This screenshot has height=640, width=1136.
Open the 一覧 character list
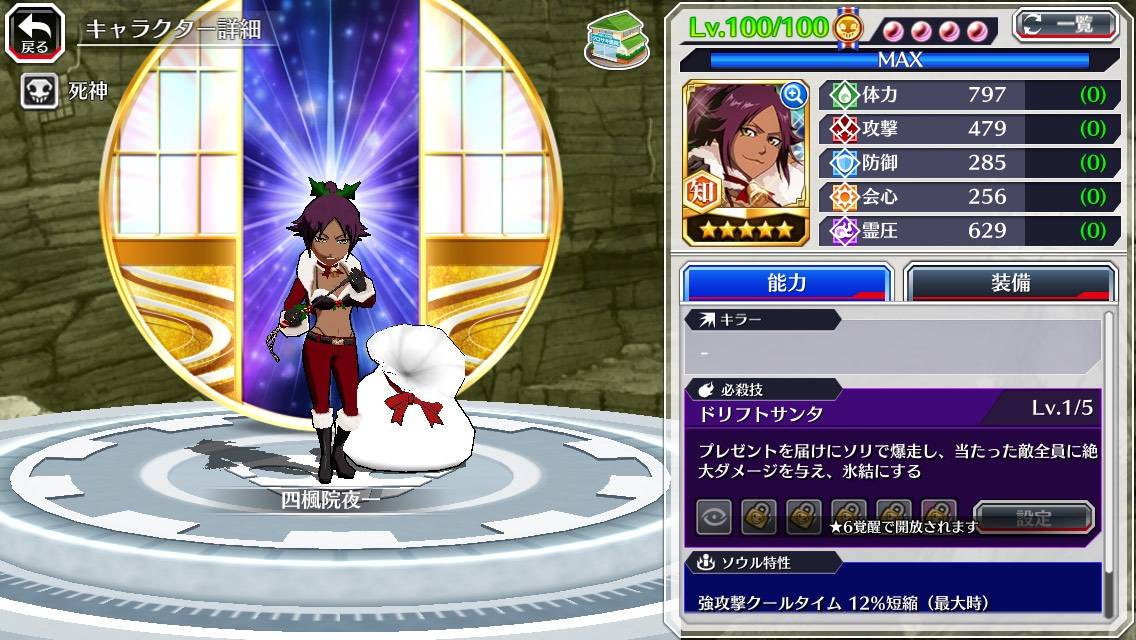1065,24
